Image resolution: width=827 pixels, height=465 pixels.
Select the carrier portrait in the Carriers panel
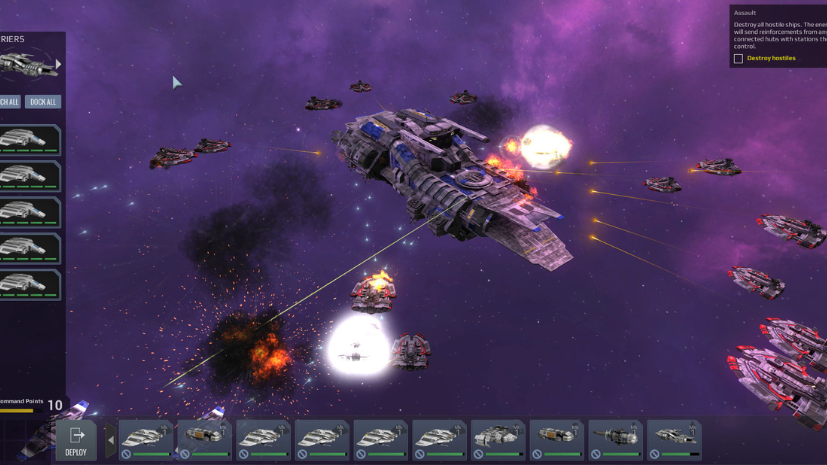(25, 65)
